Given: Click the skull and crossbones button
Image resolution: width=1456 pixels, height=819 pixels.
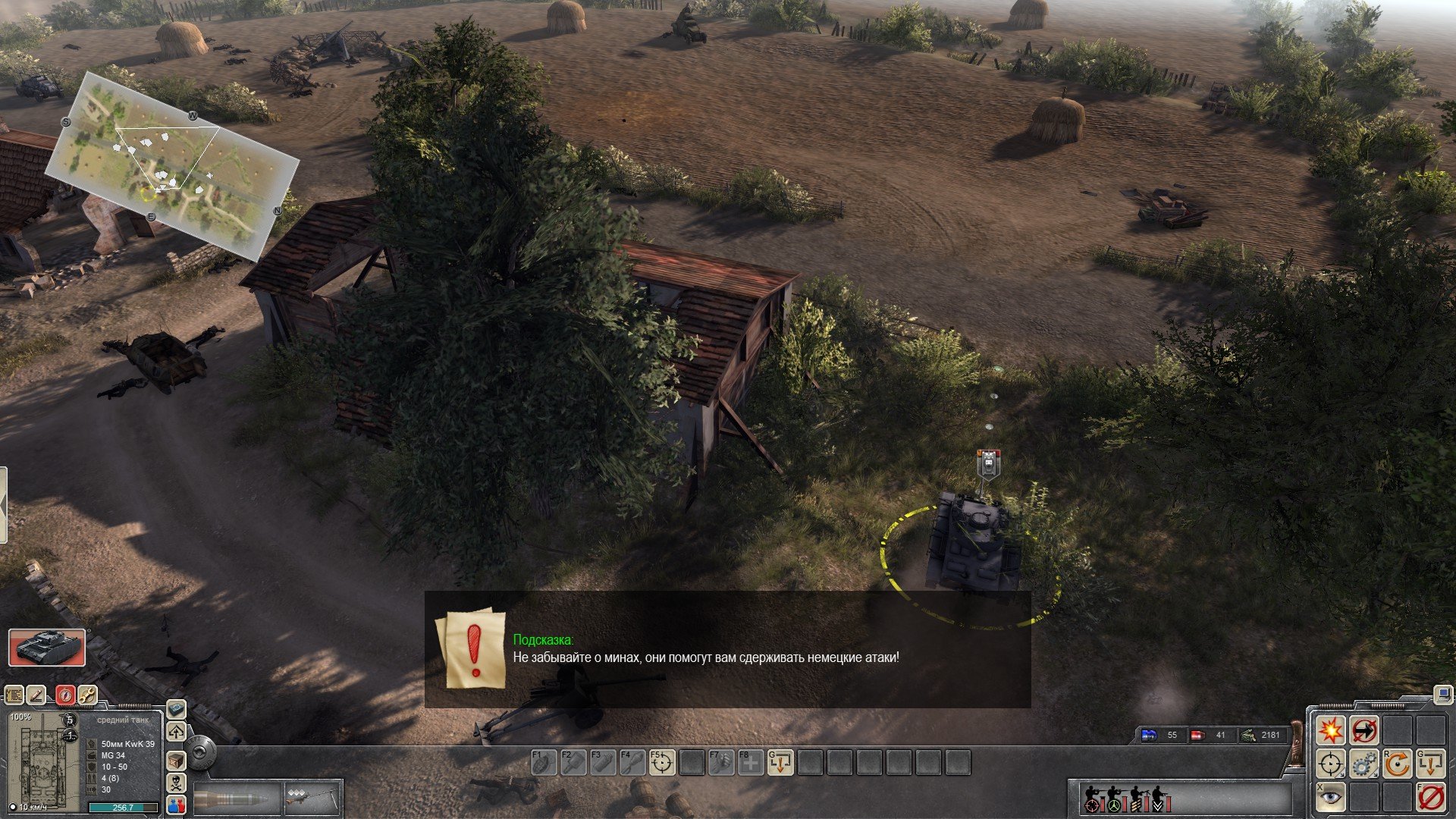Looking at the screenshot, I should (176, 782).
